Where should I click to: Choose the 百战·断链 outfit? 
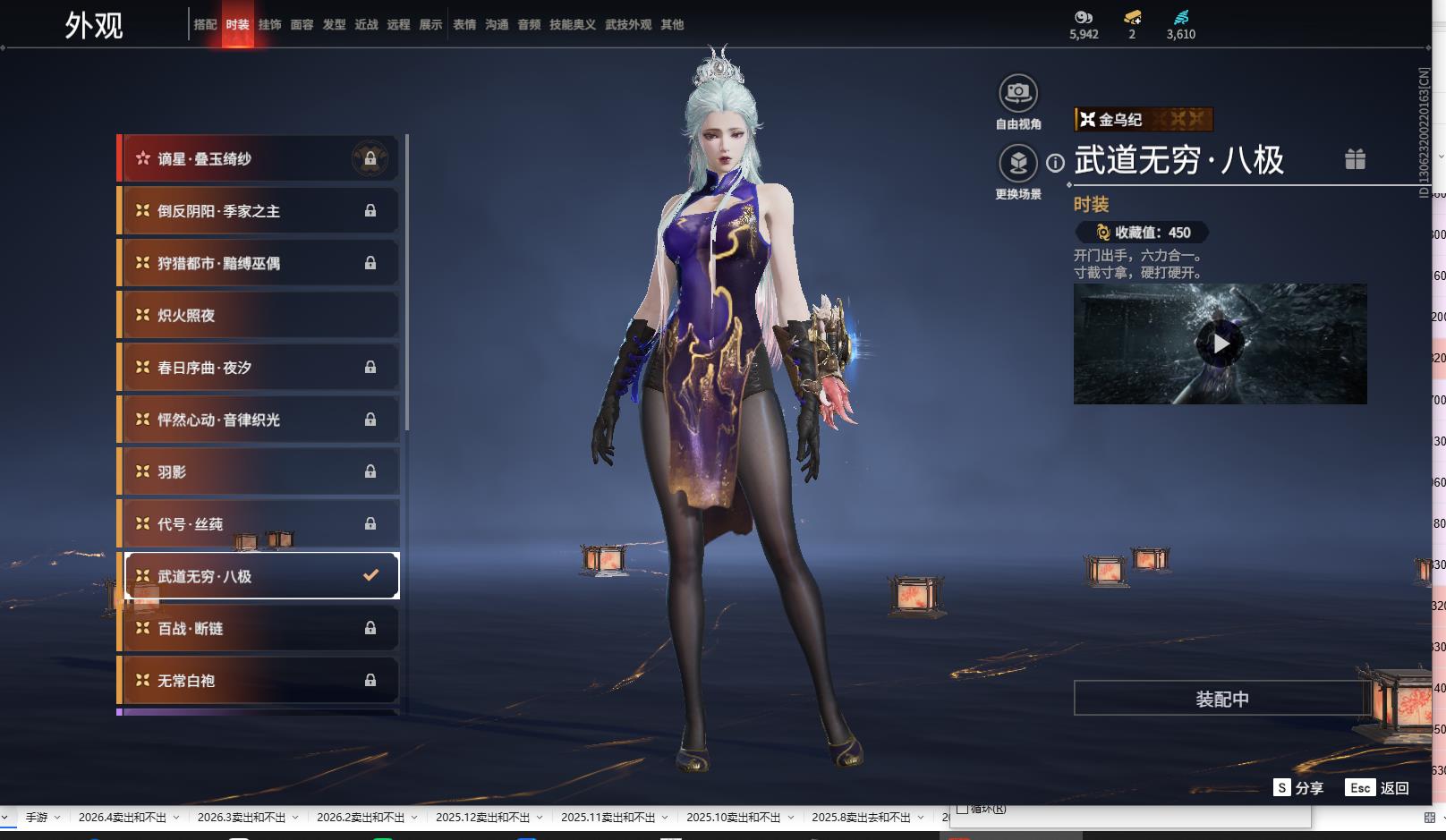click(x=259, y=629)
